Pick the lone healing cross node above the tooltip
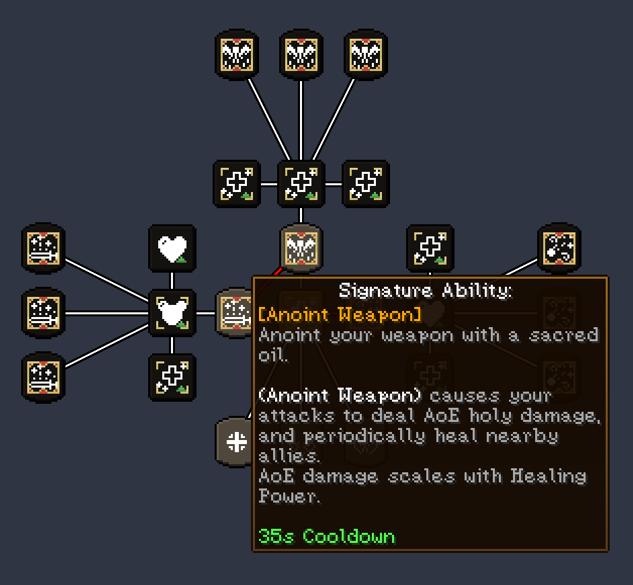 pyautogui.click(x=430, y=248)
